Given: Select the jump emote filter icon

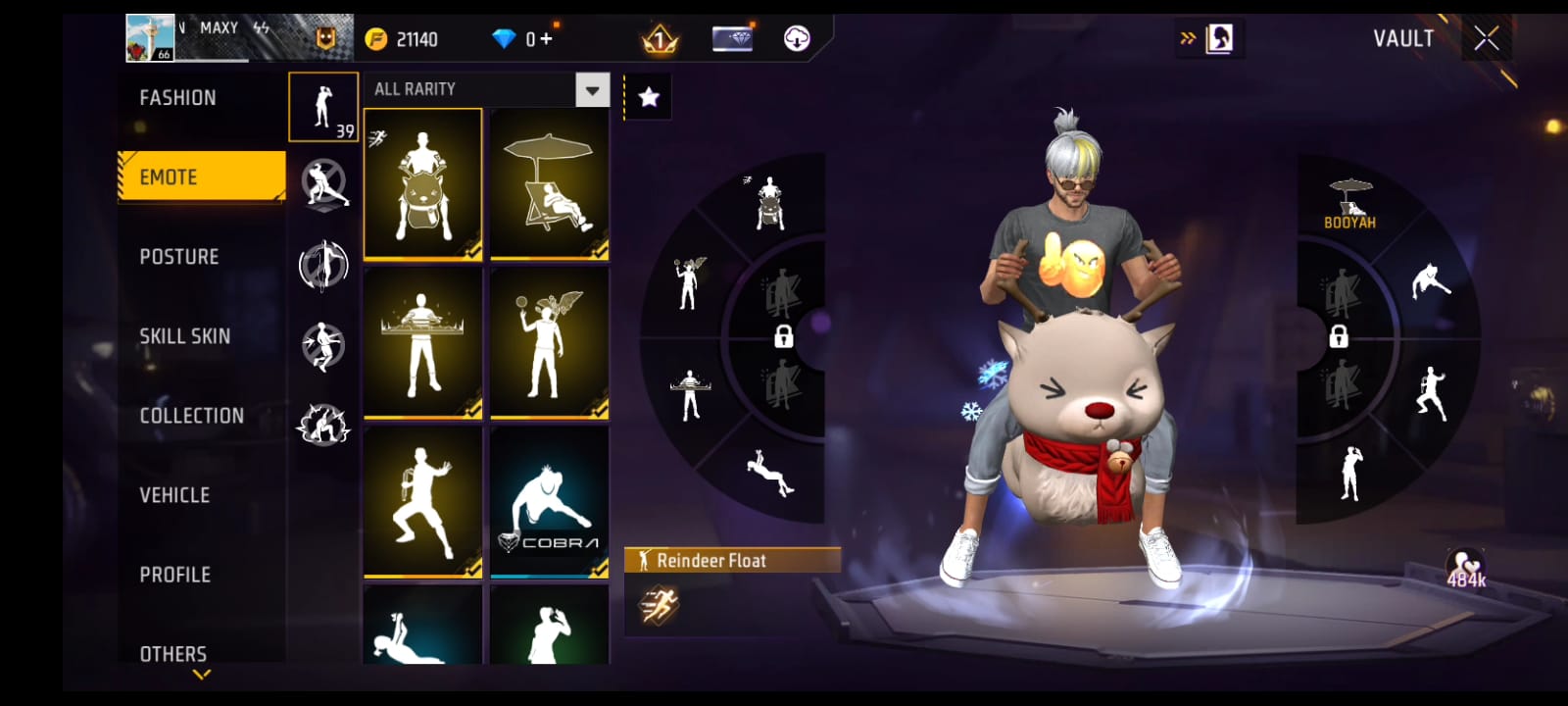Looking at the screenshot, I should click(x=323, y=340).
